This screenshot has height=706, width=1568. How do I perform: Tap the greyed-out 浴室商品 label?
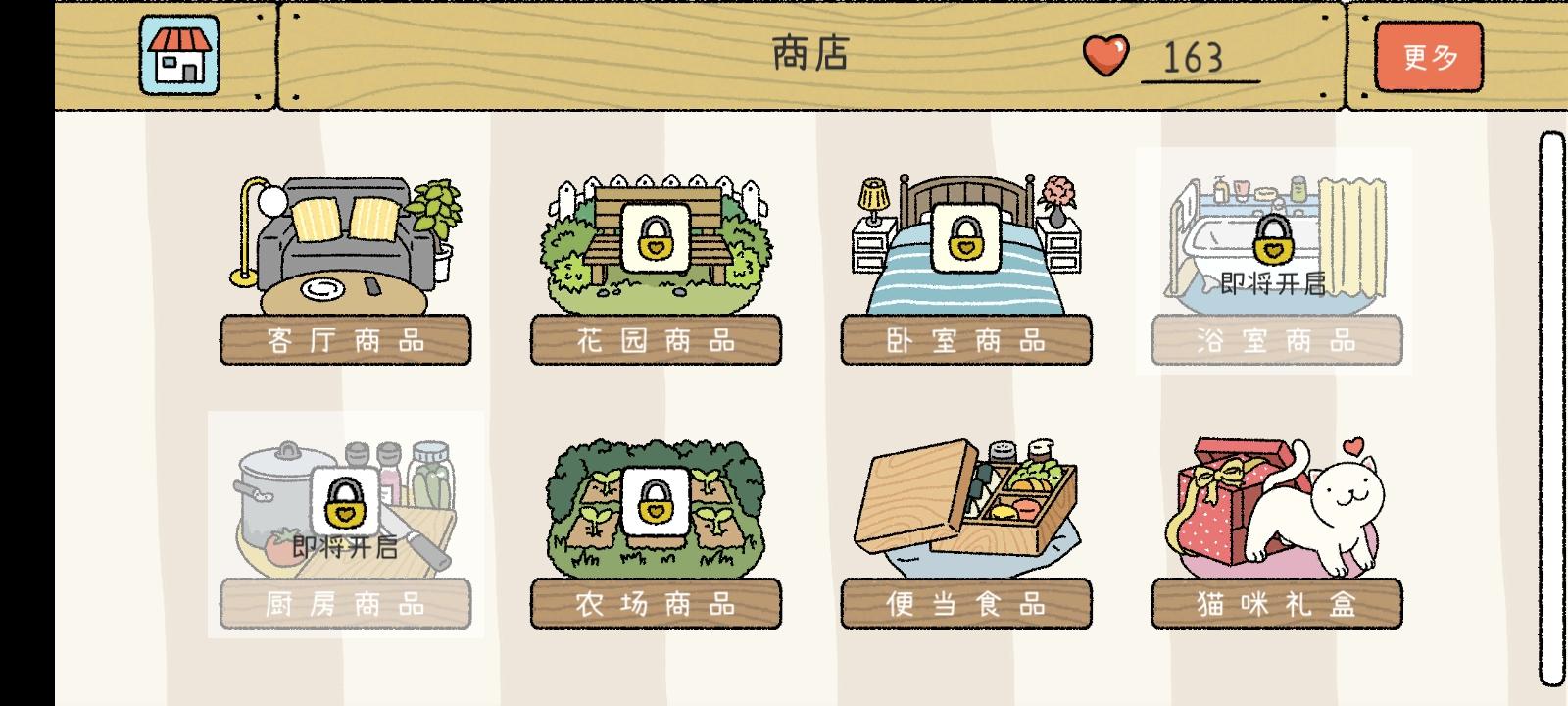1276,341
